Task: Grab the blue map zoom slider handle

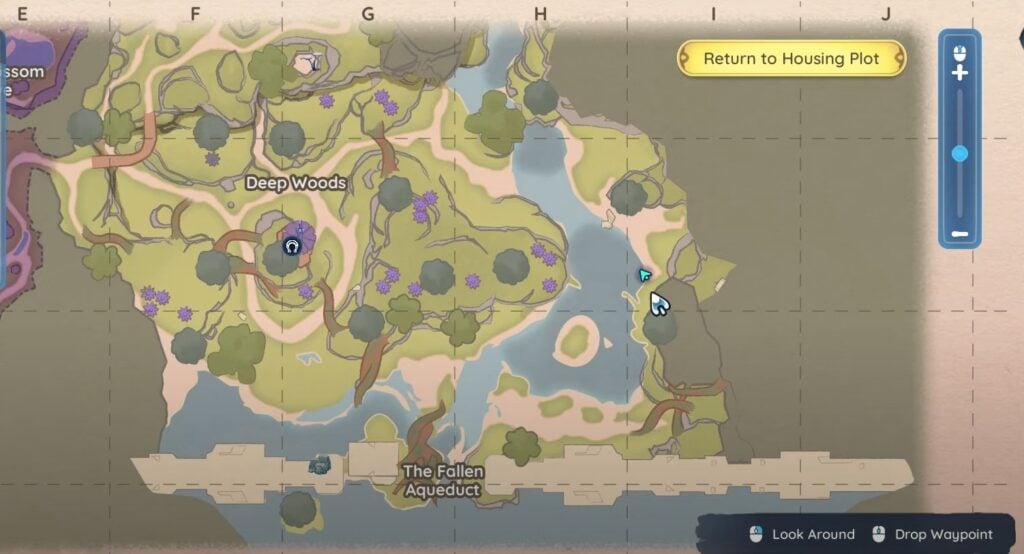Action: tap(960, 153)
